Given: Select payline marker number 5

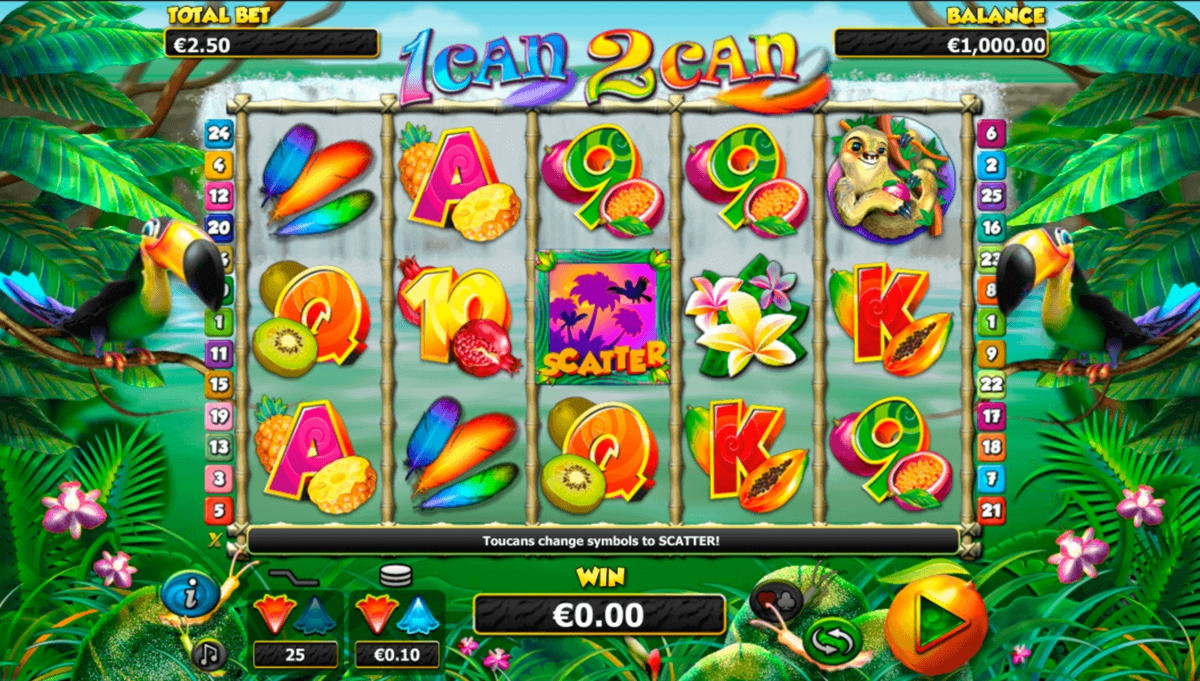Looking at the screenshot, I should [x=218, y=510].
